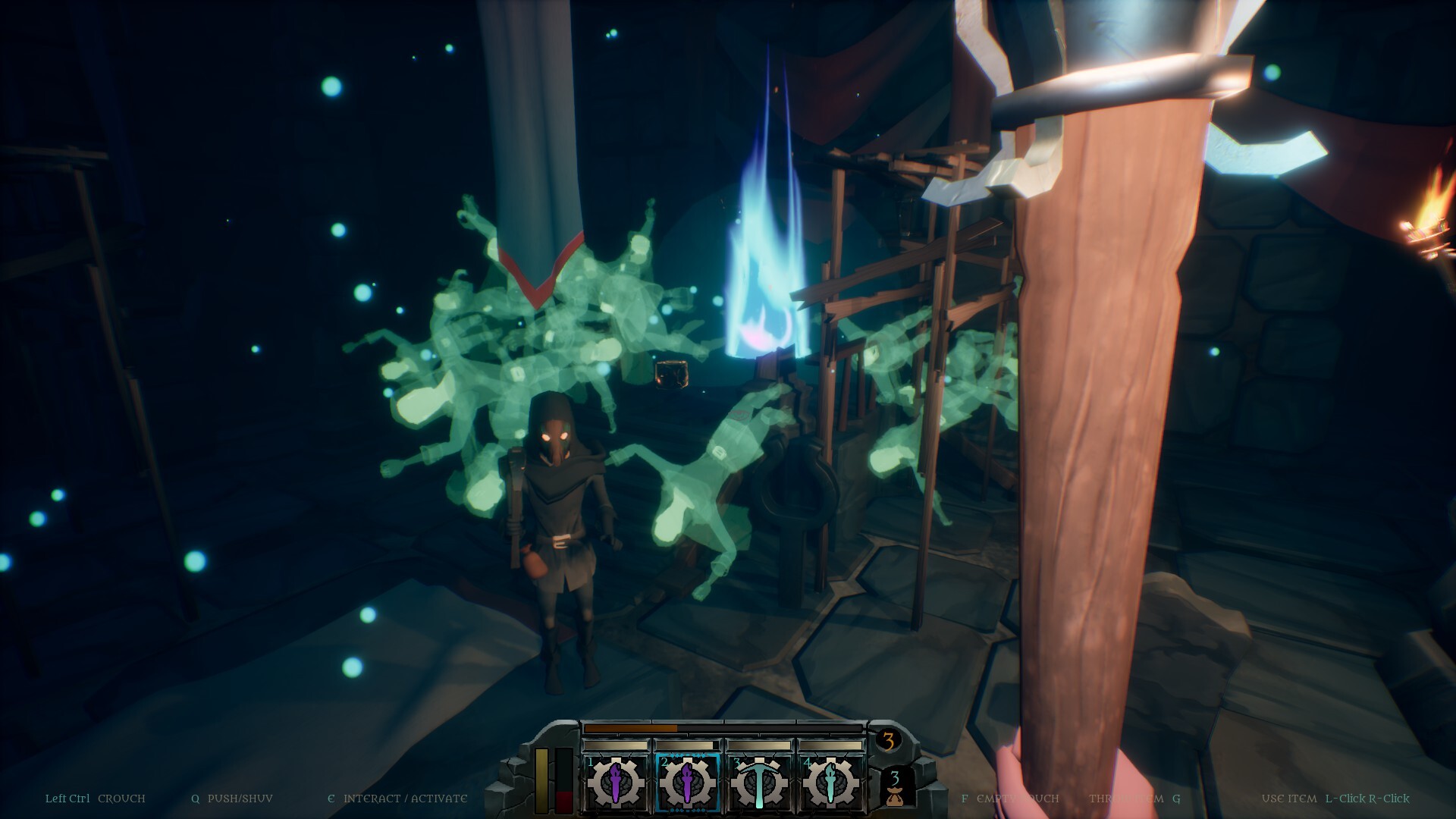Click the circular orange 3 counter
The width and height of the screenshot is (1456, 819).
coord(889,739)
